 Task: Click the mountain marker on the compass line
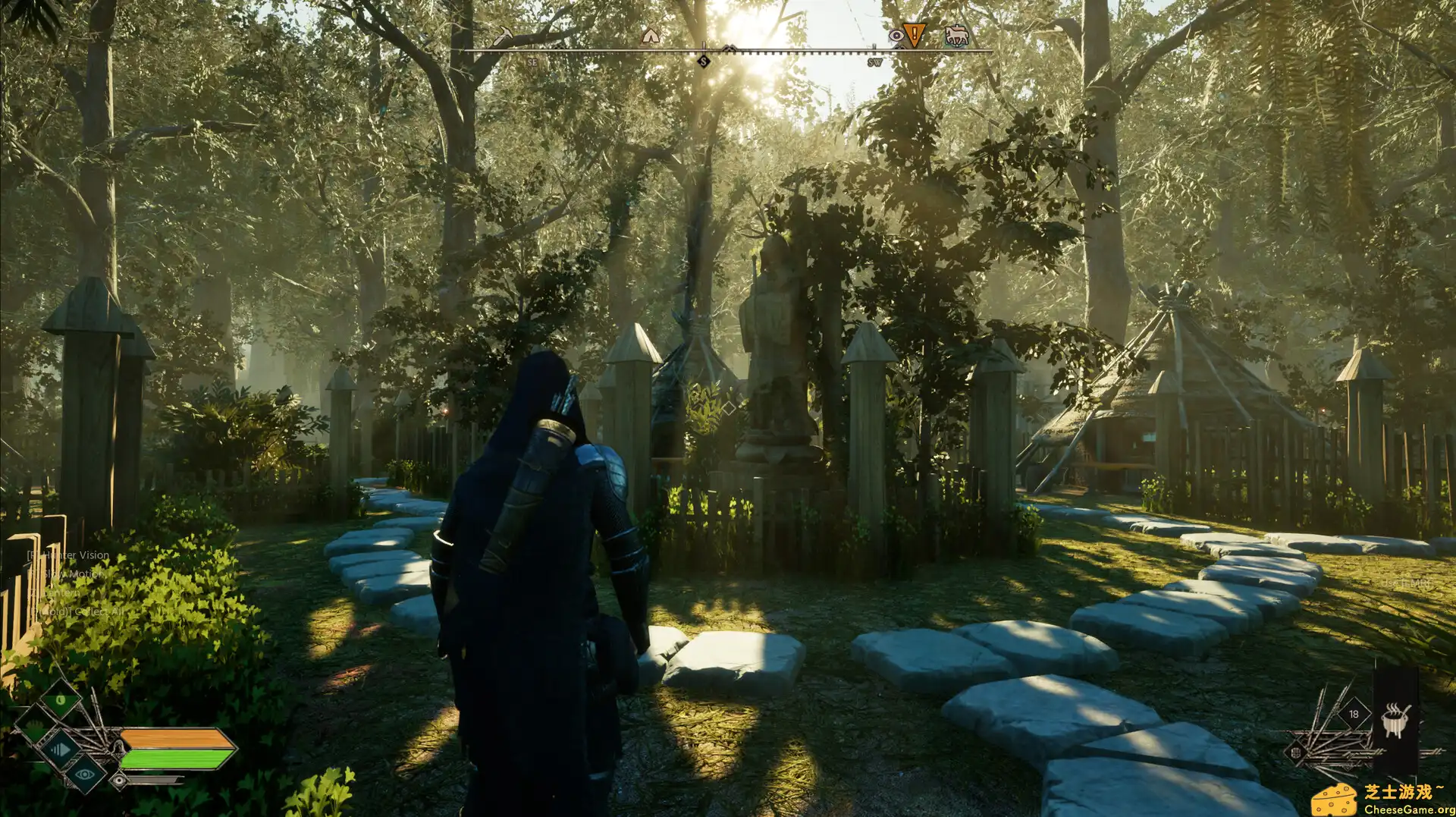pyautogui.click(x=730, y=49)
